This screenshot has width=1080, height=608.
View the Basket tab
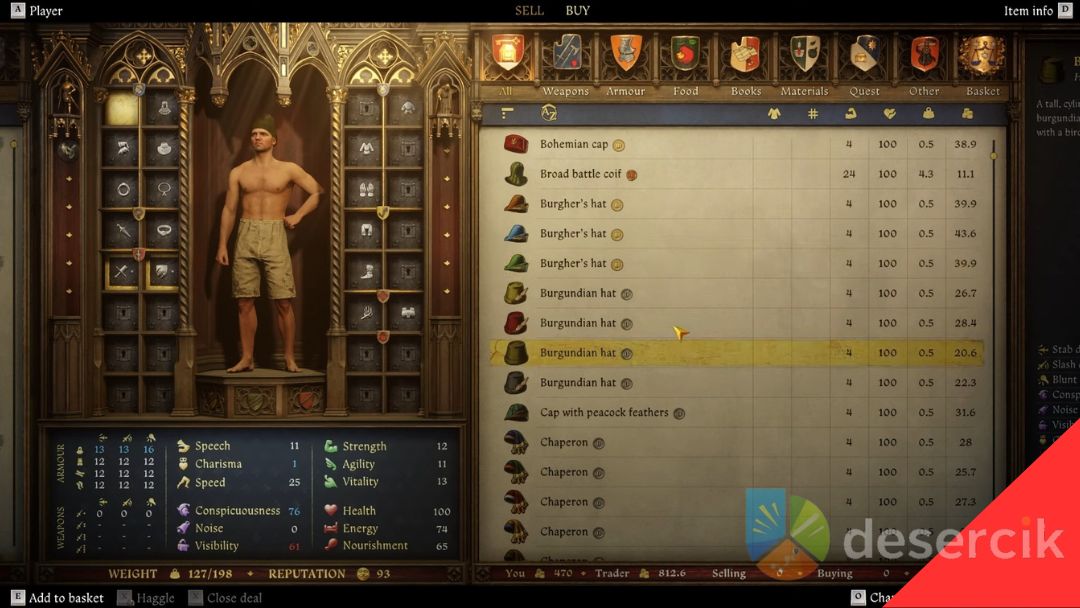[982, 58]
